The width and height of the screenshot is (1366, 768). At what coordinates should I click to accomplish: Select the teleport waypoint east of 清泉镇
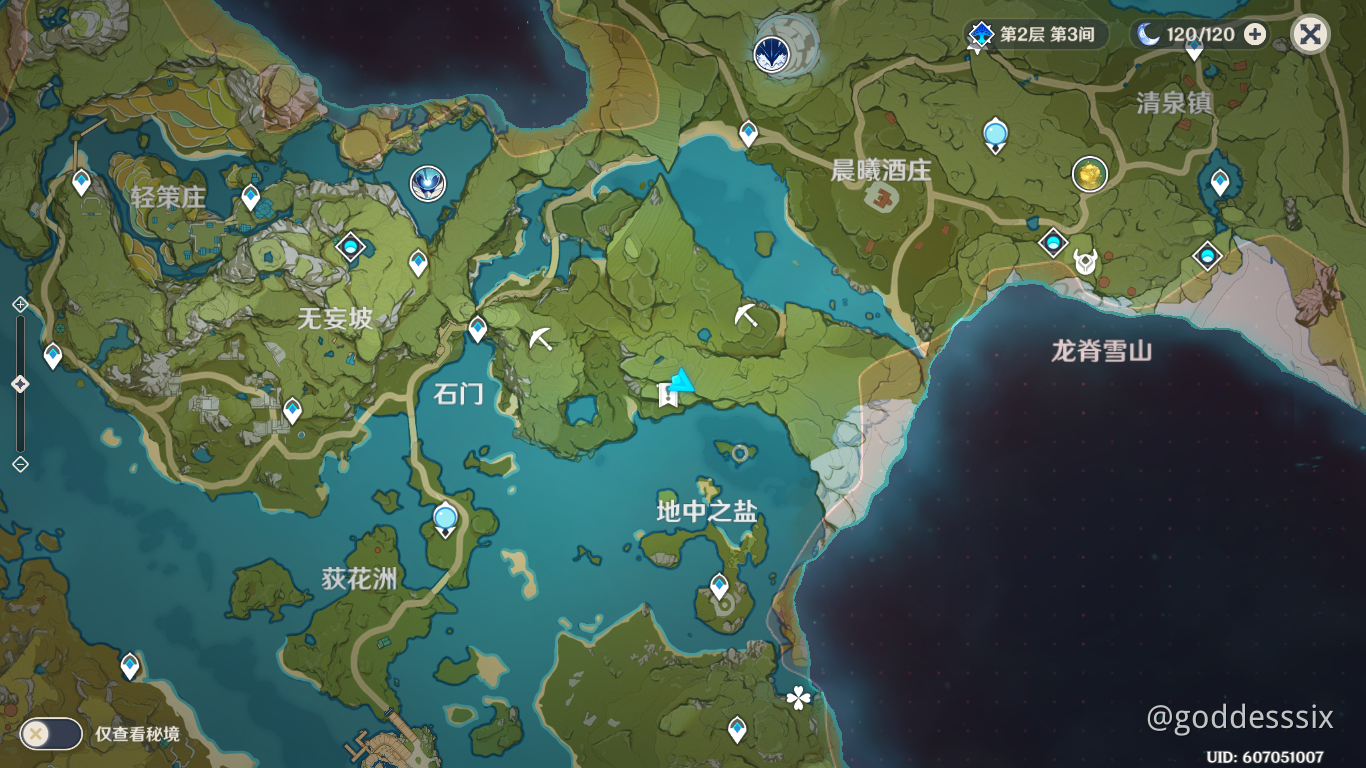click(1219, 180)
